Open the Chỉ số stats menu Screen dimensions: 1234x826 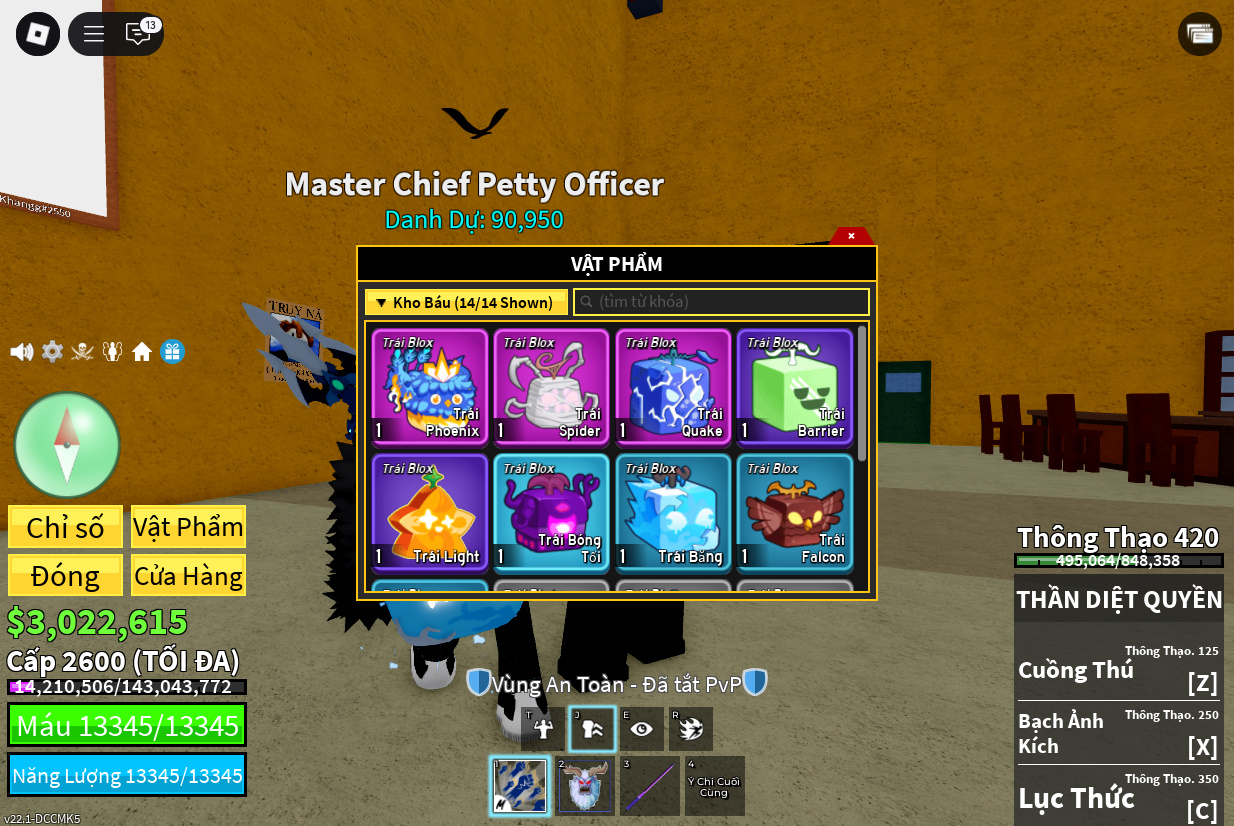coord(66,527)
